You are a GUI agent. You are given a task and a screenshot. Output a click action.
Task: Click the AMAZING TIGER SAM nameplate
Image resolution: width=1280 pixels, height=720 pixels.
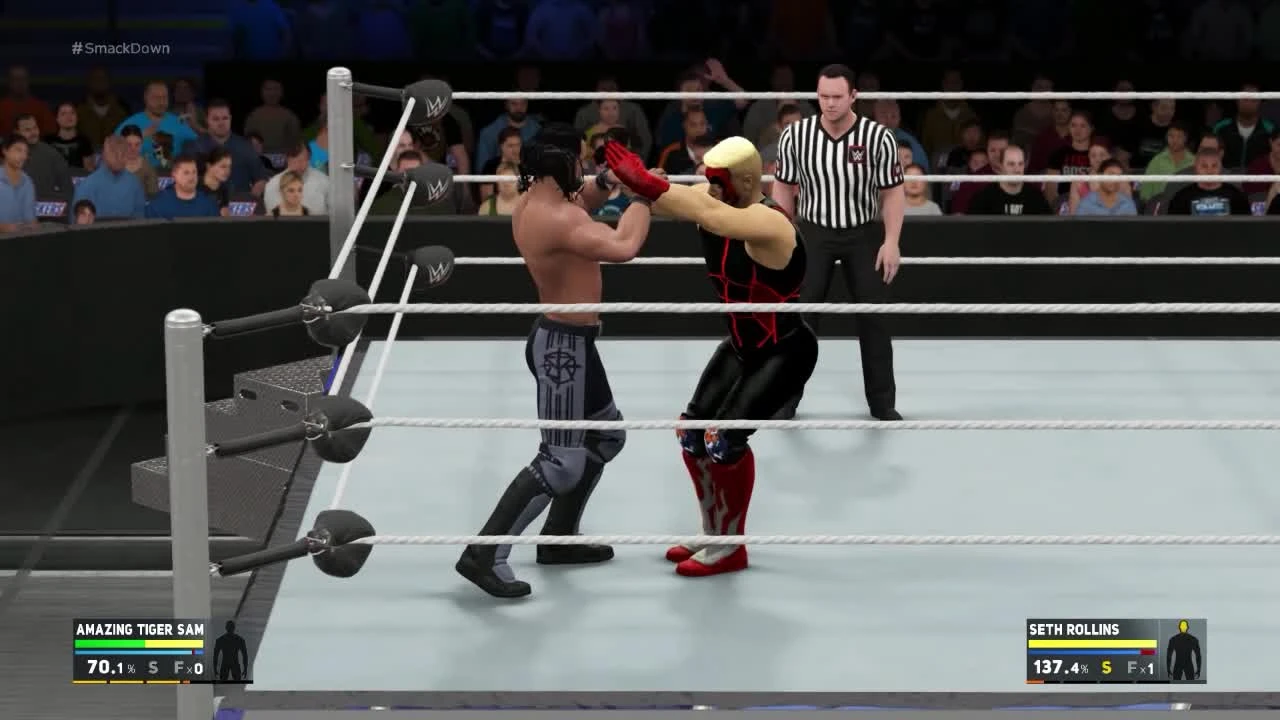click(x=140, y=629)
